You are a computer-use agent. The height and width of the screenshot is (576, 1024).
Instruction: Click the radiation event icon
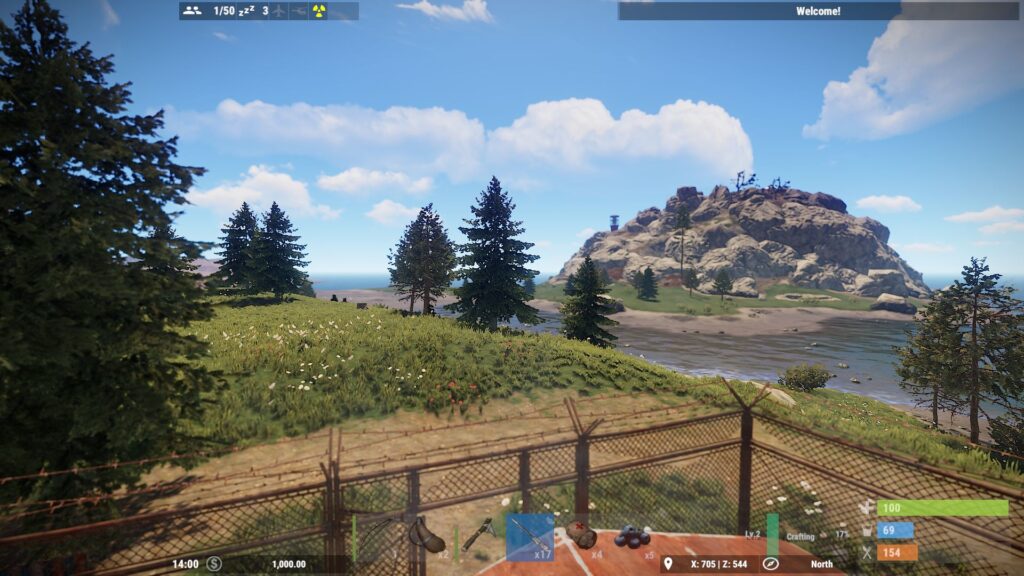tap(319, 11)
